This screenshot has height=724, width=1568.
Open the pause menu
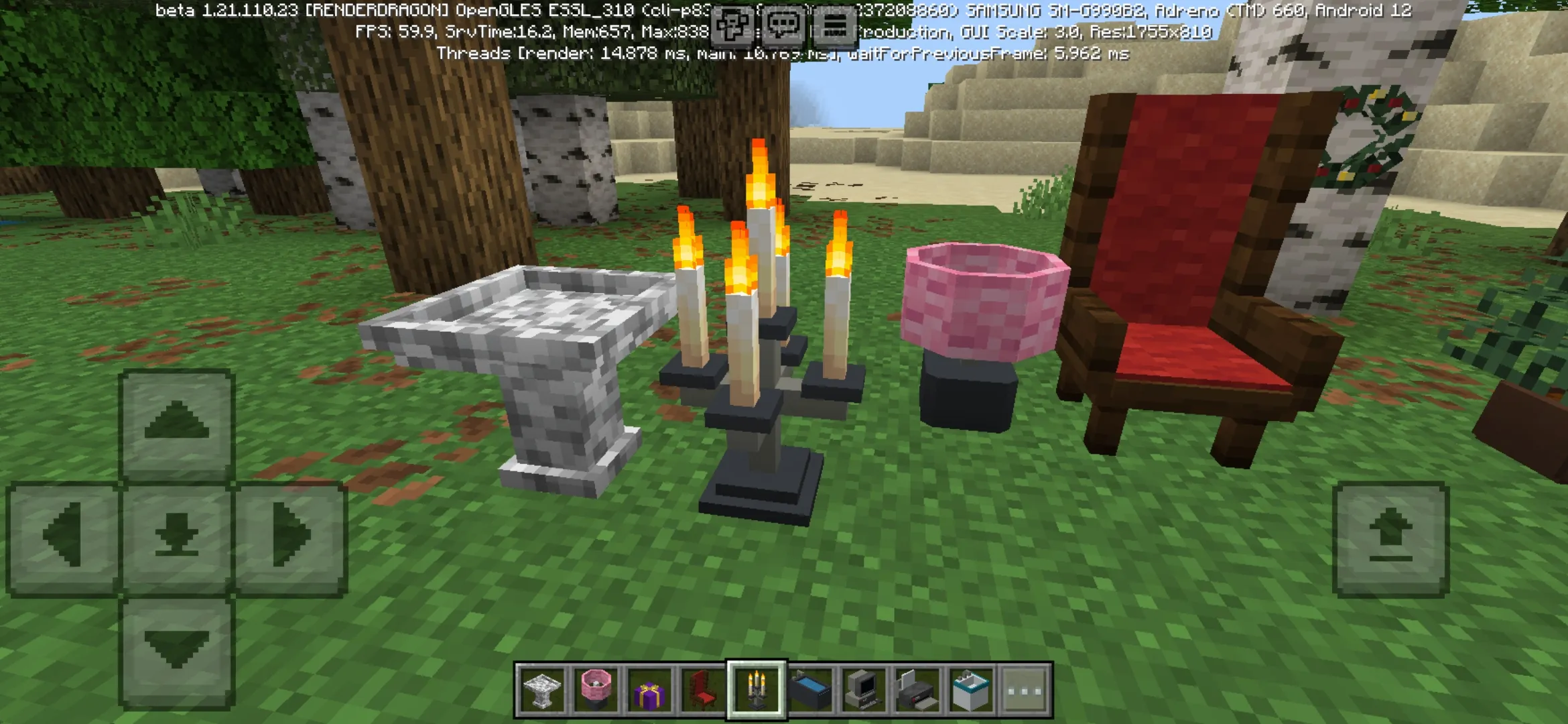coord(834,24)
